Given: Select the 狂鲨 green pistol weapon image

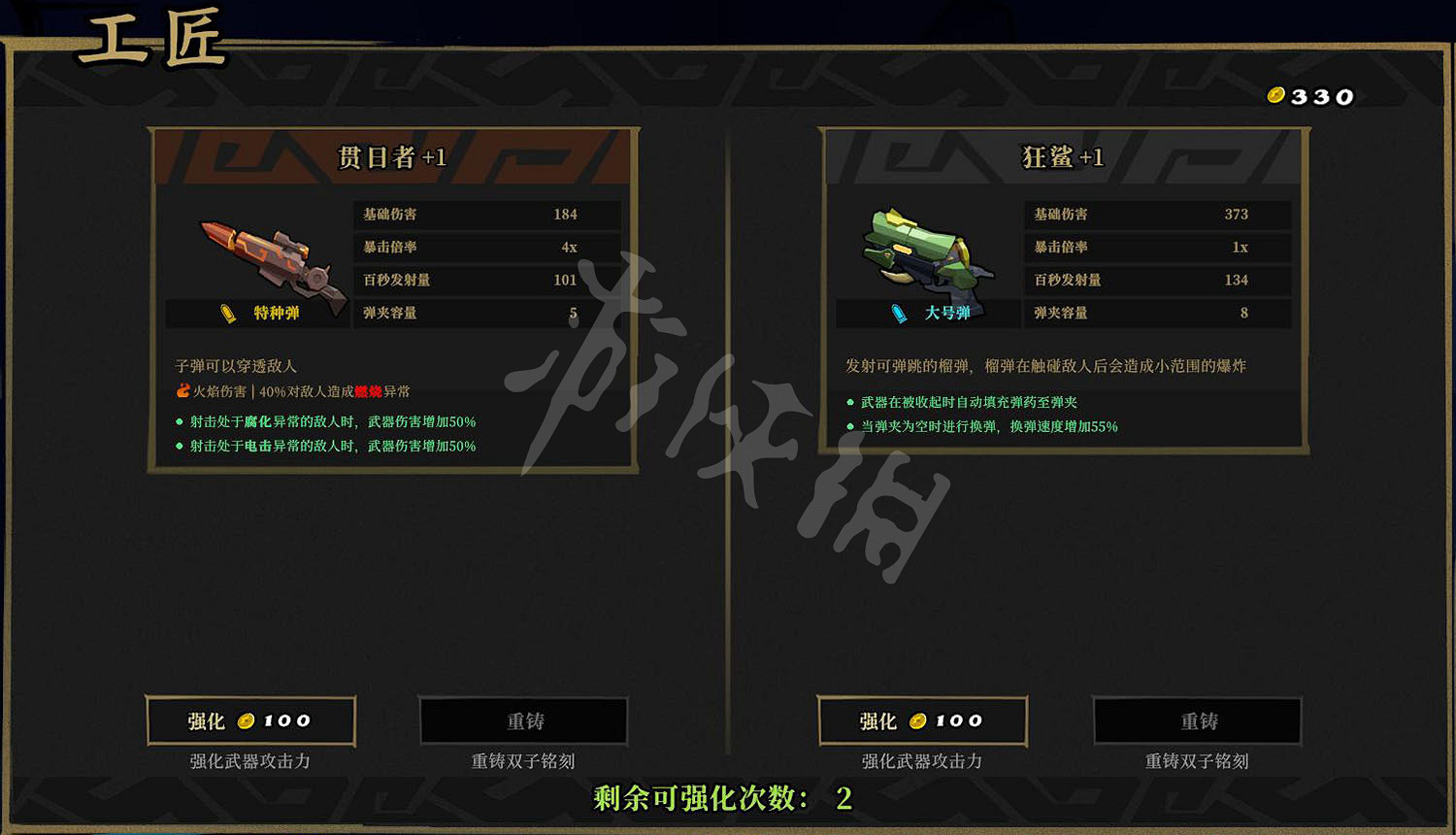Looking at the screenshot, I should (924, 250).
